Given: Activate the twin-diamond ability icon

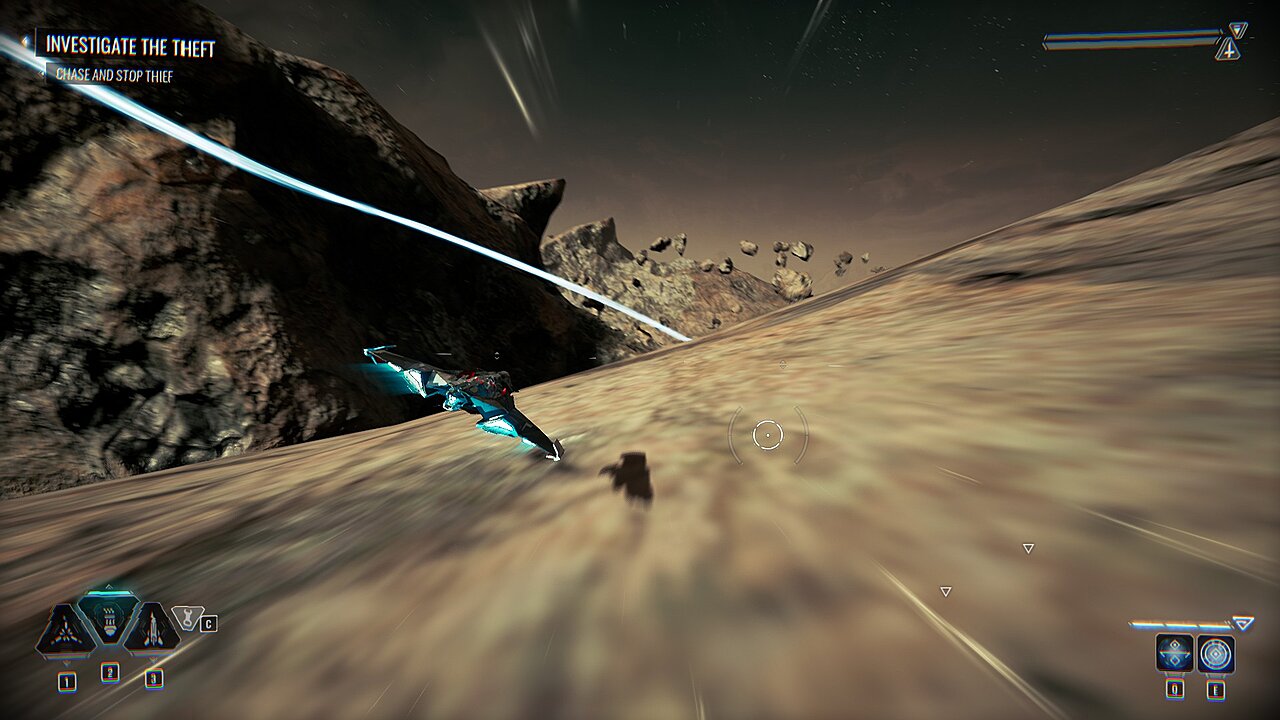Looking at the screenshot, I should [x=1173, y=654].
